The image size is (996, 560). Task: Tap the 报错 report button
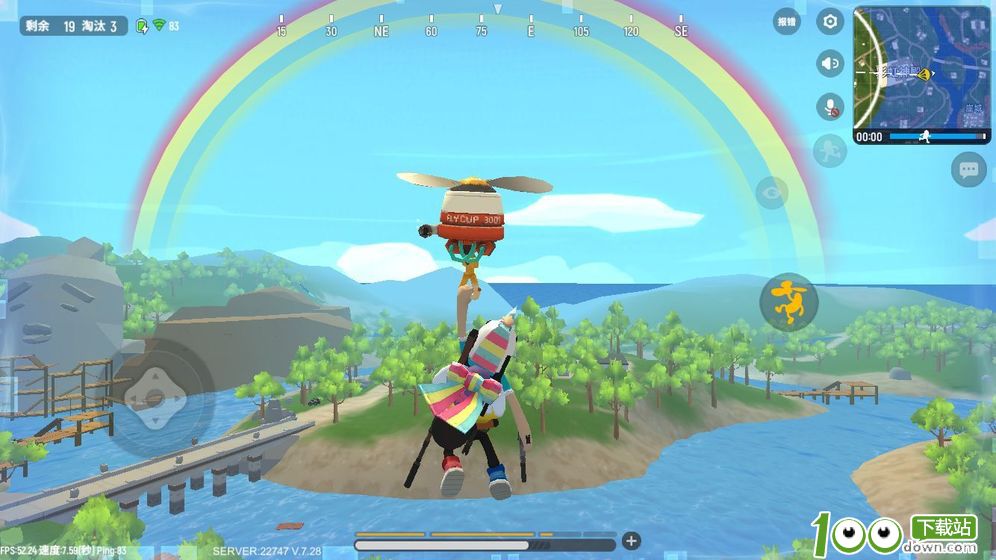point(787,21)
